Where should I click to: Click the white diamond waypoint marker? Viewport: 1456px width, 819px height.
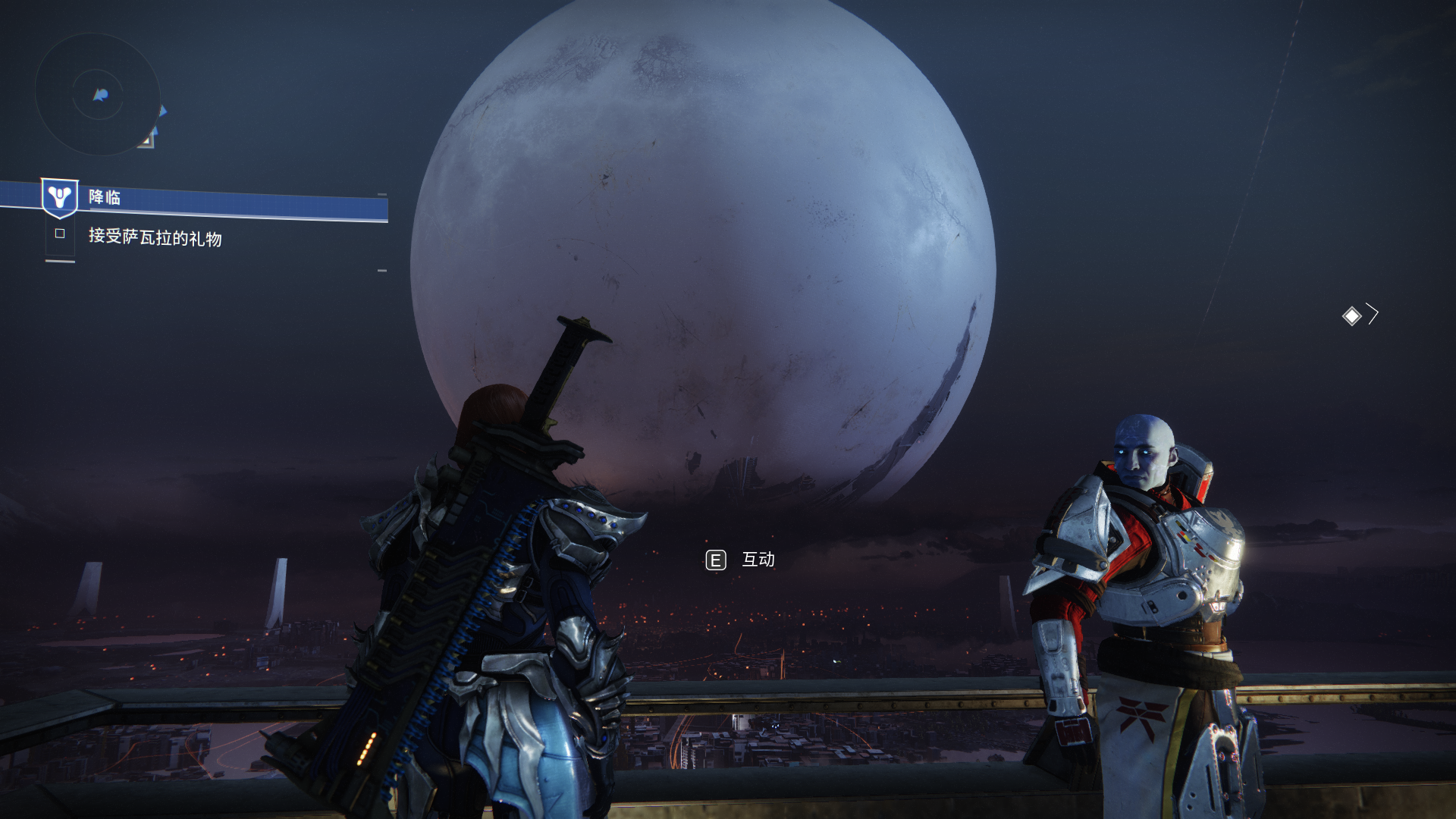click(1351, 315)
